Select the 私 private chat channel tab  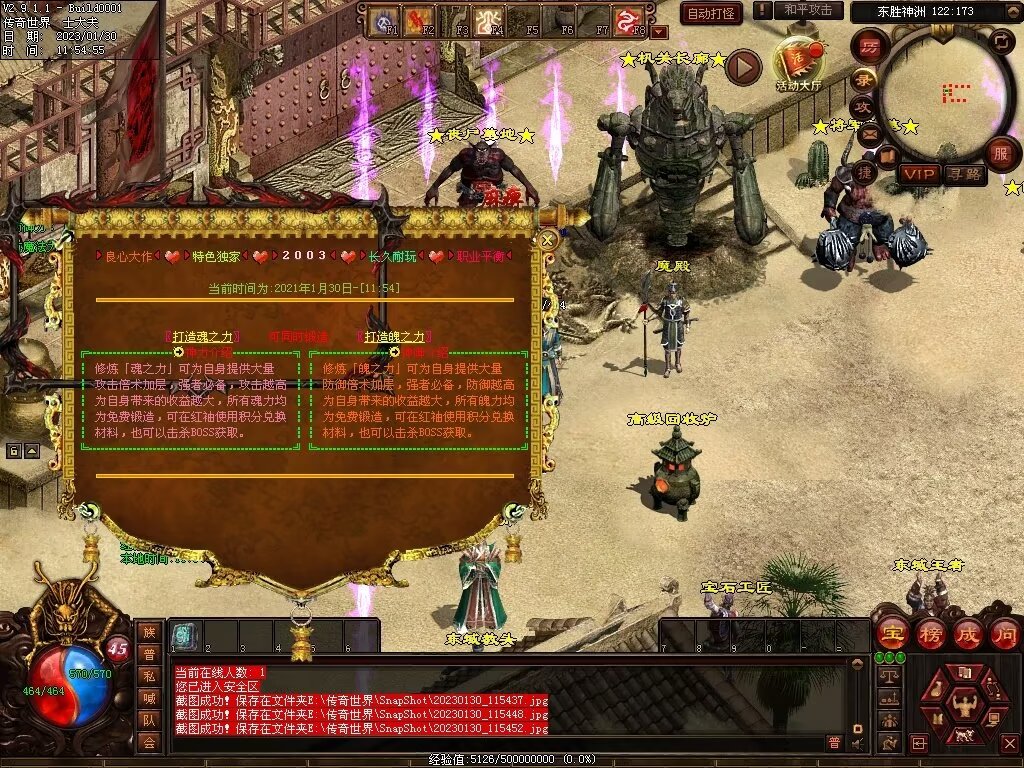pyautogui.click(x=149, y=677)
